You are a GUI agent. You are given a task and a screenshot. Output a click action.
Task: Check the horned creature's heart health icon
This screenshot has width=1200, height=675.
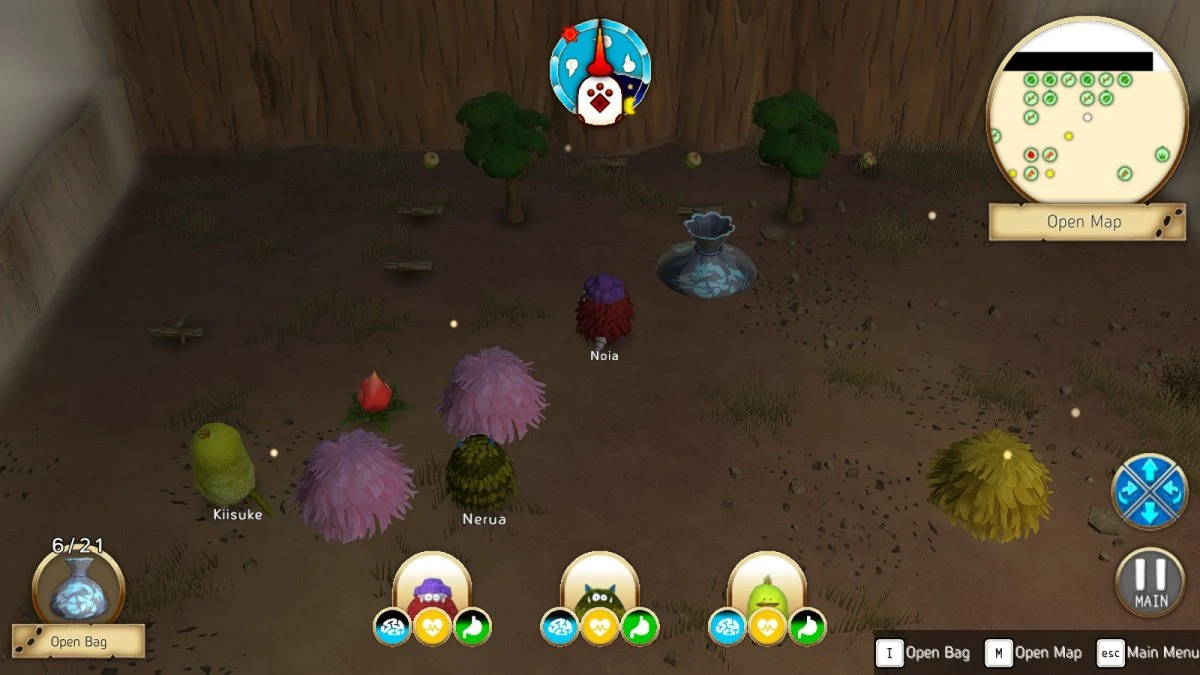tap(600, 627)
